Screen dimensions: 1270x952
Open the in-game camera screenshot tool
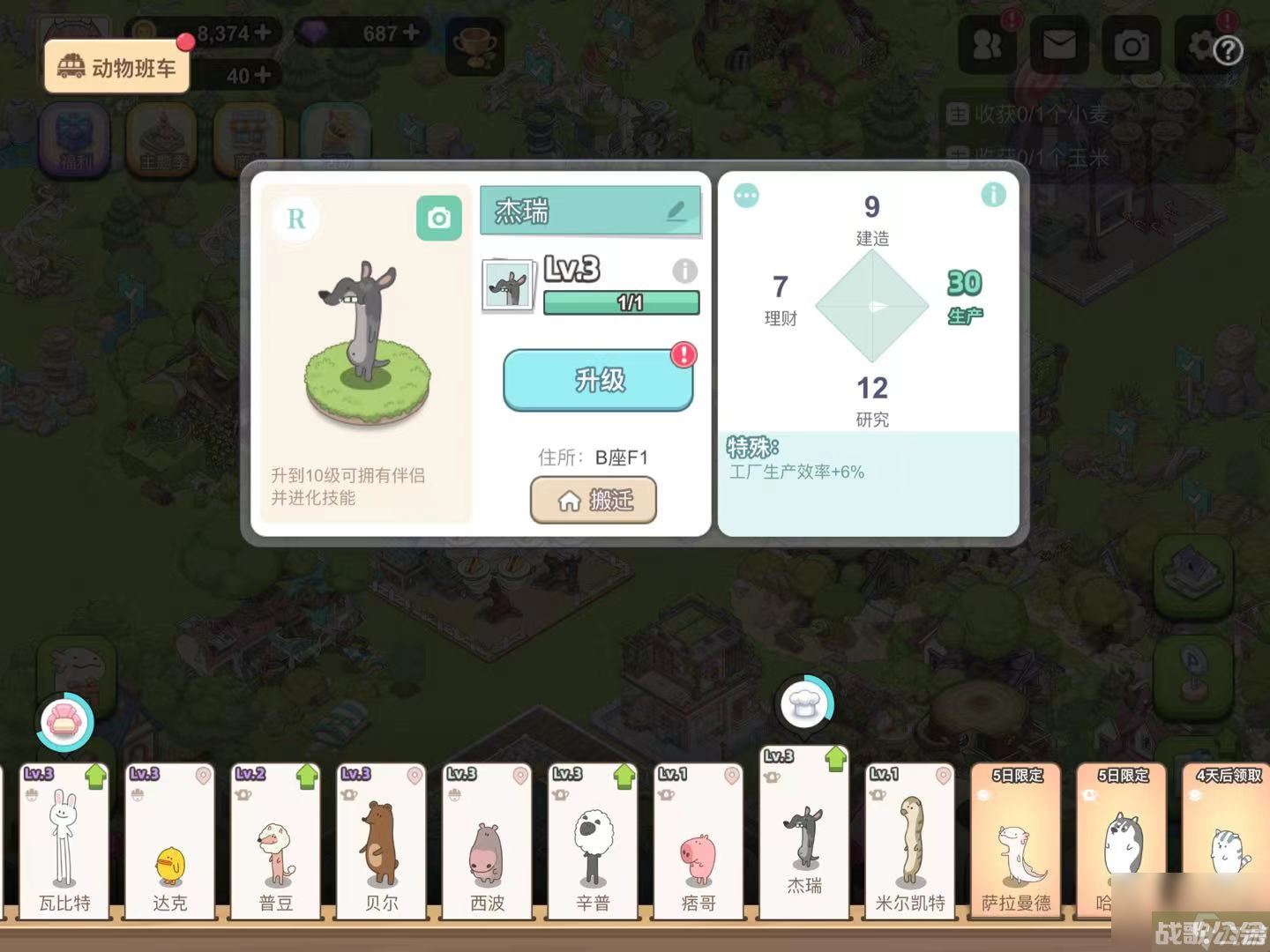1132,43
